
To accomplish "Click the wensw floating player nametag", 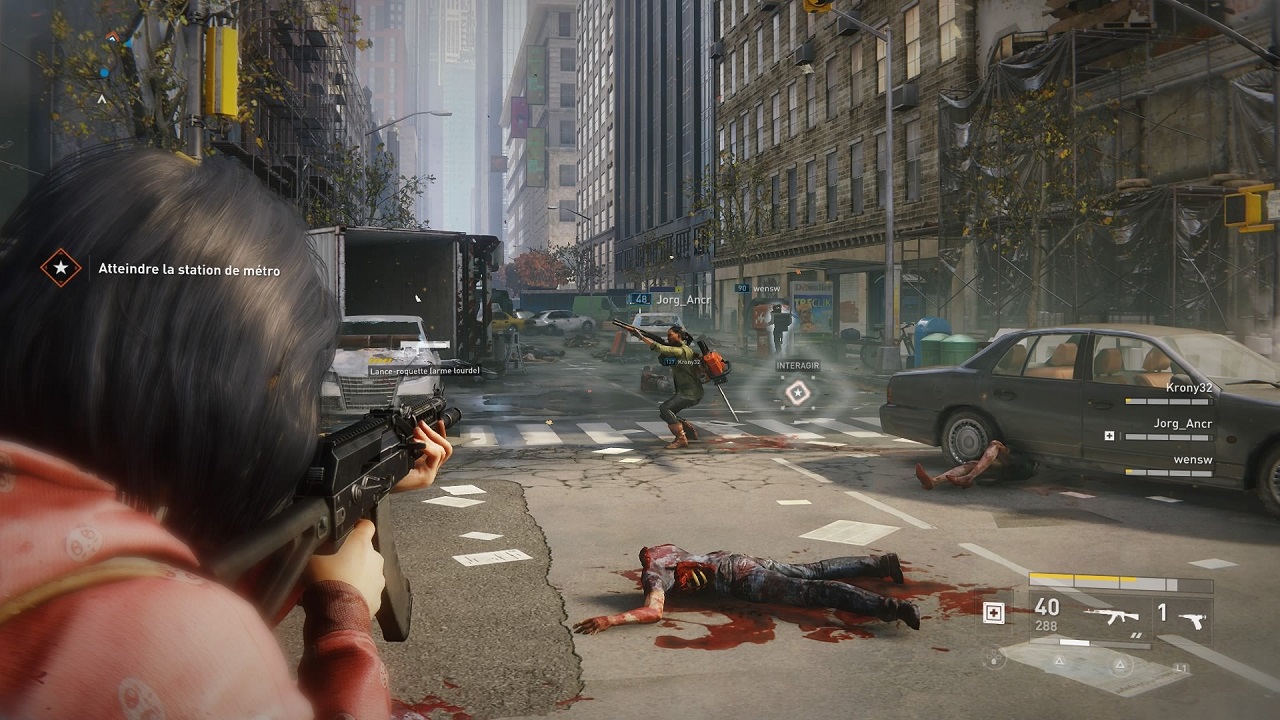I will pyautogui.click(x=766, y=289).
